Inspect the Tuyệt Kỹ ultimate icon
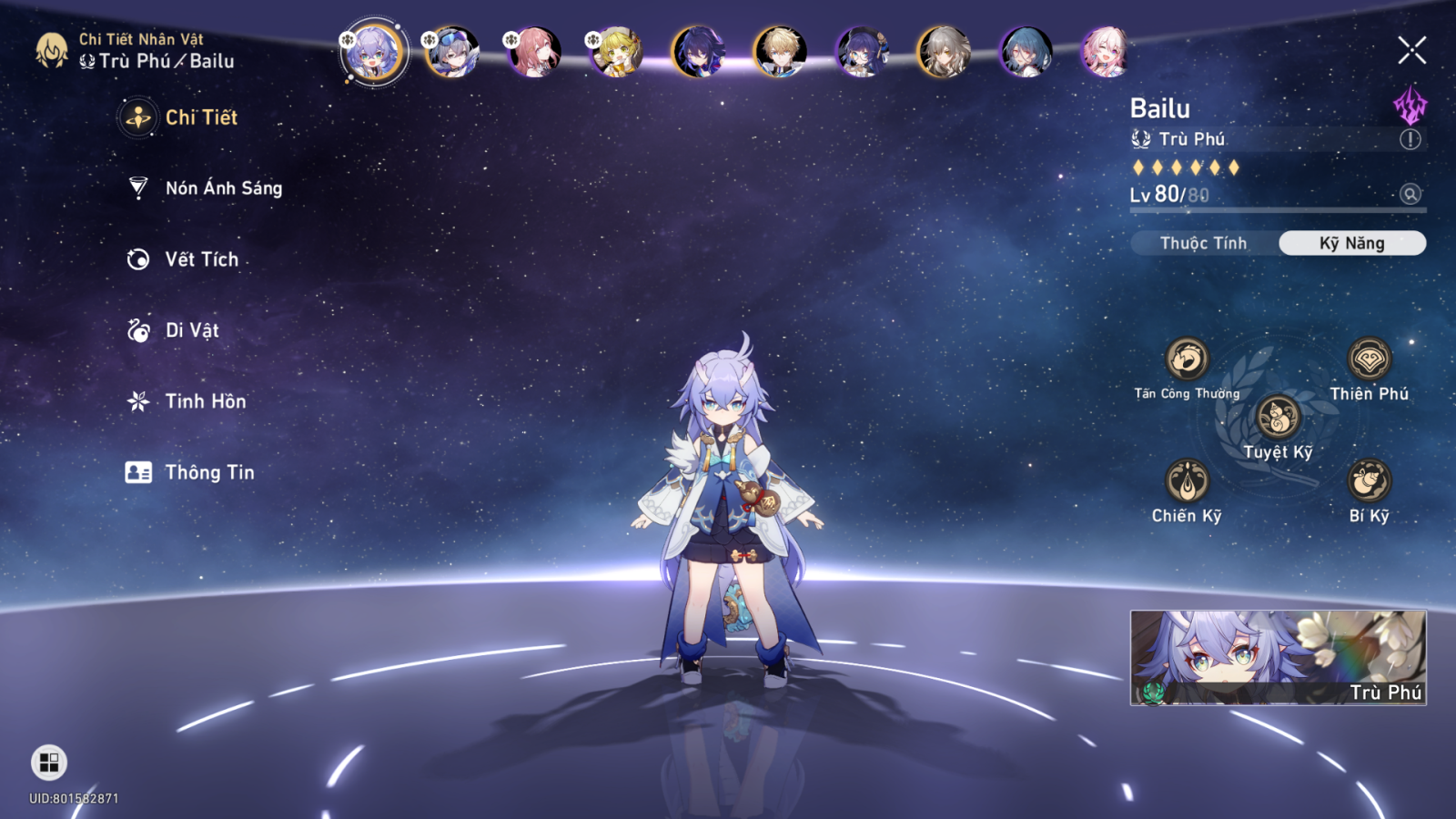This screenshot has height=819, width=1456. pos(1278,418)
